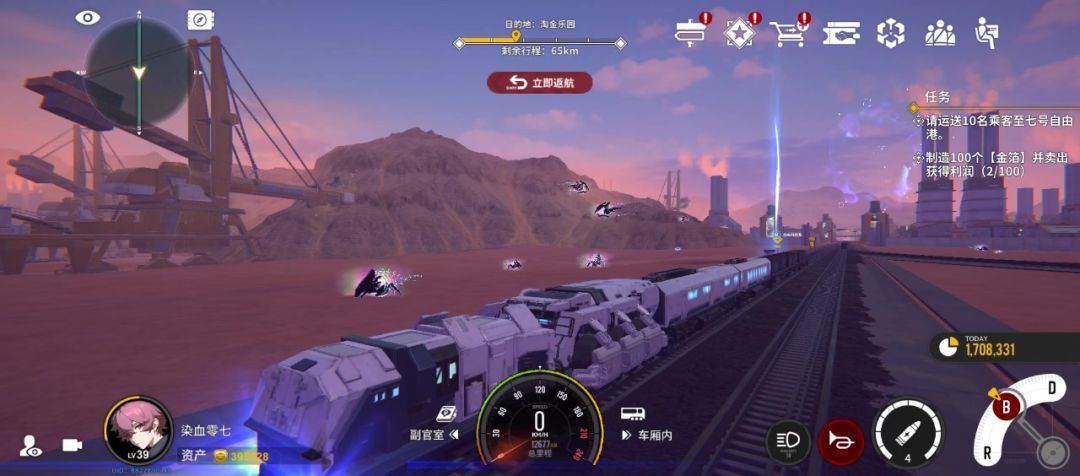
Task: Open the pink-haired character portrait profile
Action: [x=138, y=430]
